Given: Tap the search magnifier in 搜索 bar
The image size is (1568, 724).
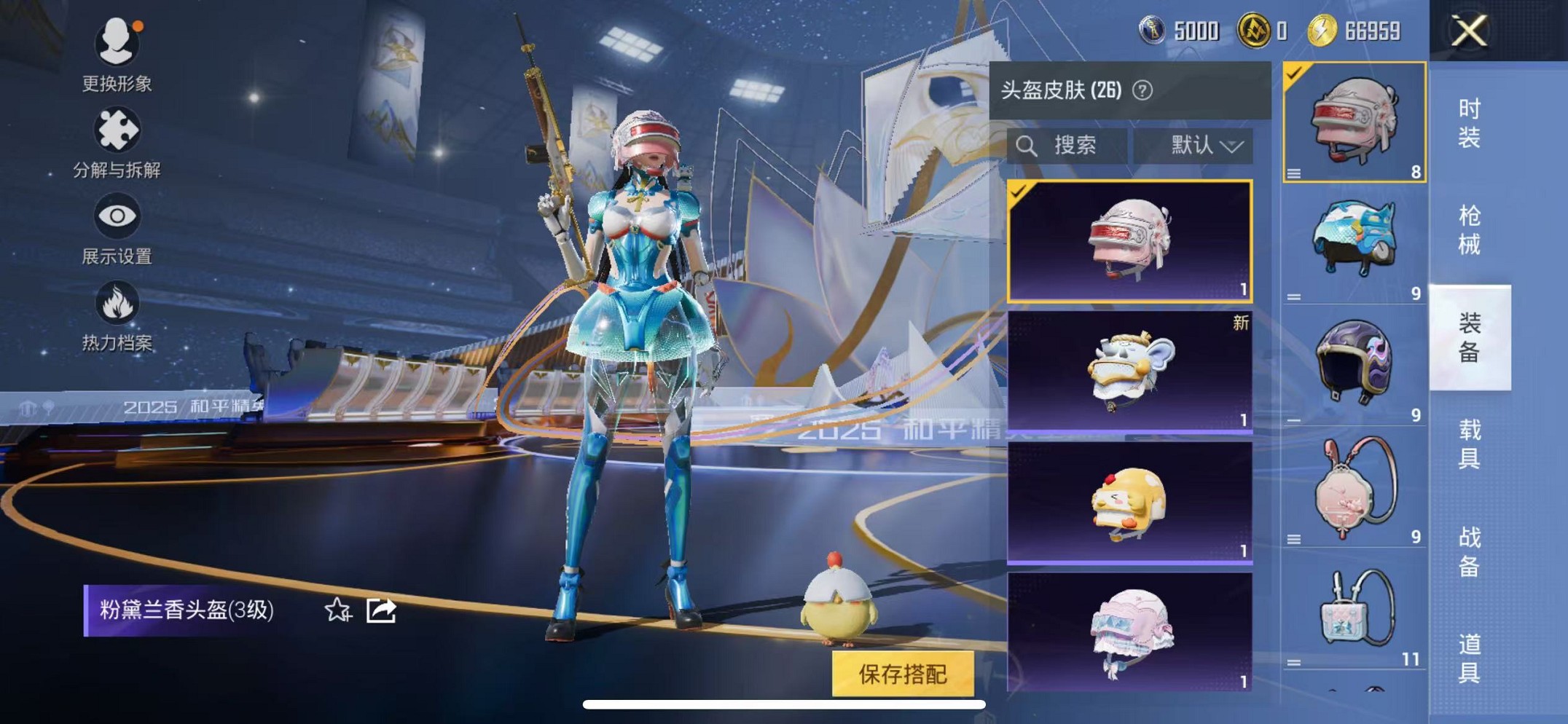Looking at the screenshot, I should coord(1030,144).
